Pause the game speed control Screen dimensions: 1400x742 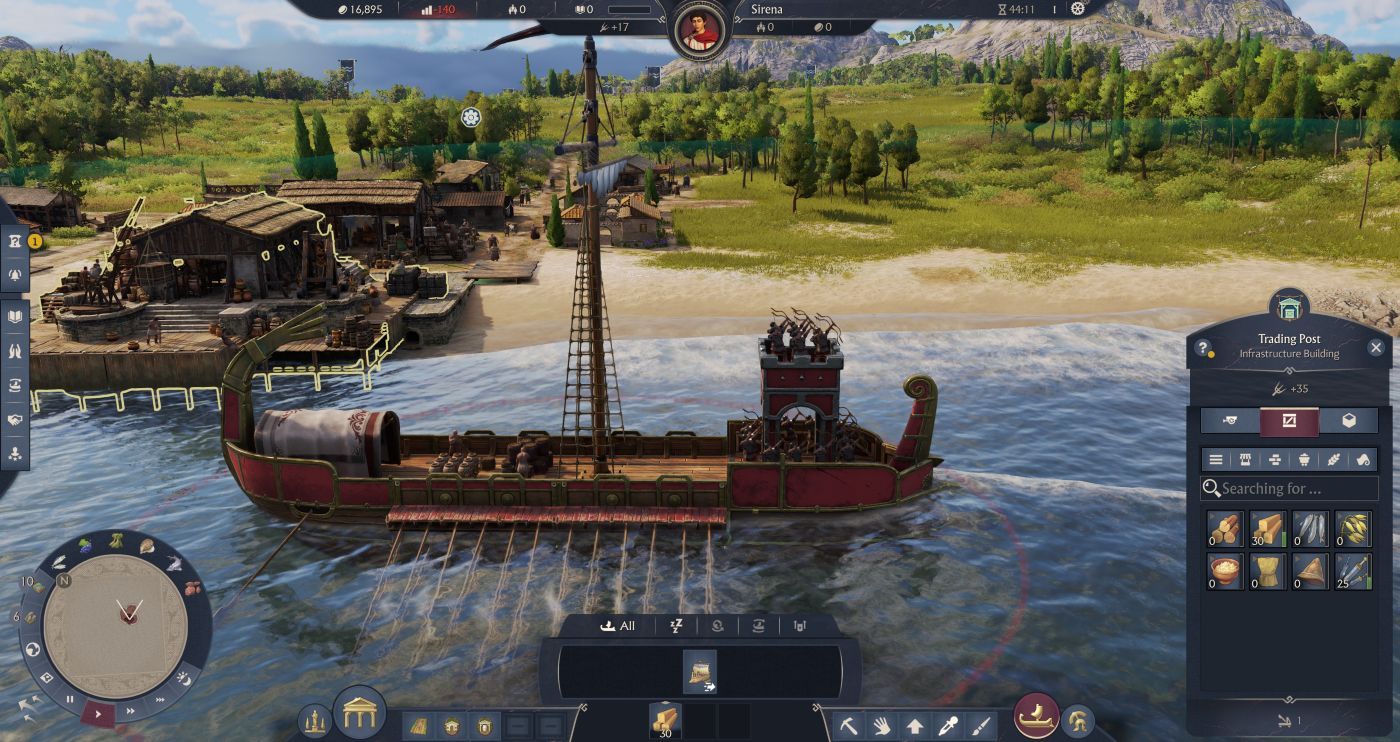(x=70, y=698)
